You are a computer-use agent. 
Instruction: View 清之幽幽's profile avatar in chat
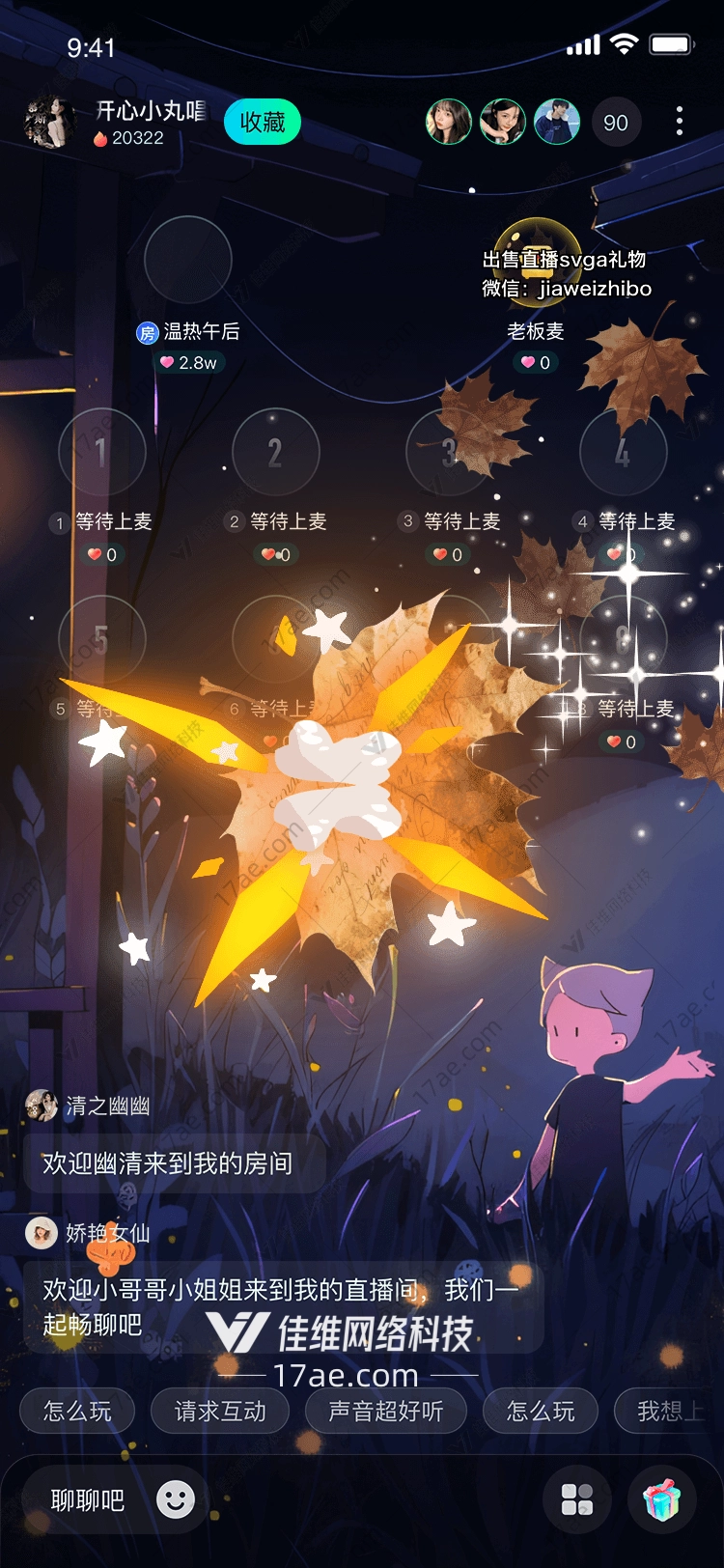tap(42, 1106)
